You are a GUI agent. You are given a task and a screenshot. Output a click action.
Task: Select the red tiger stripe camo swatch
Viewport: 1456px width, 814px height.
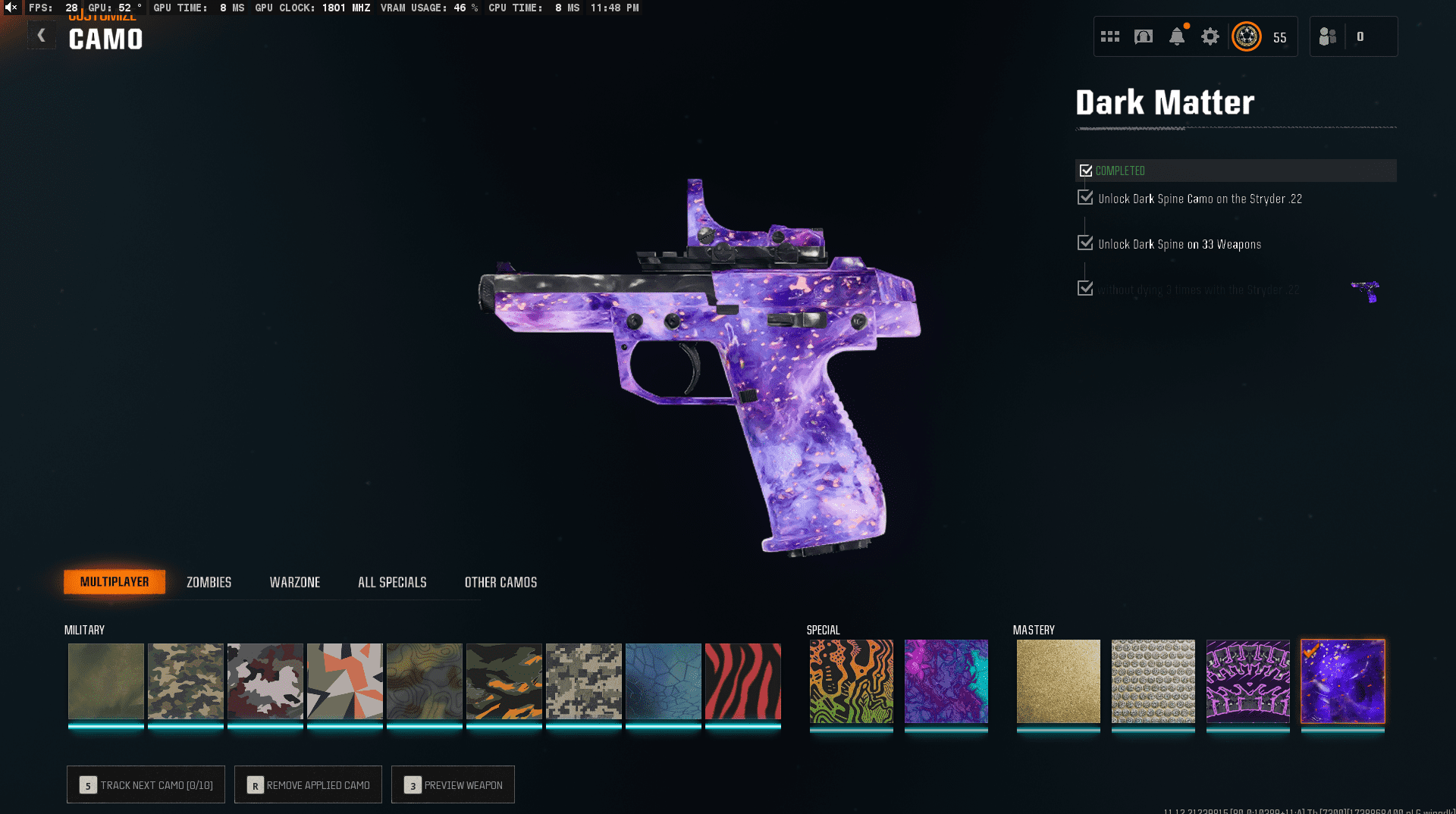coord(742,681)
